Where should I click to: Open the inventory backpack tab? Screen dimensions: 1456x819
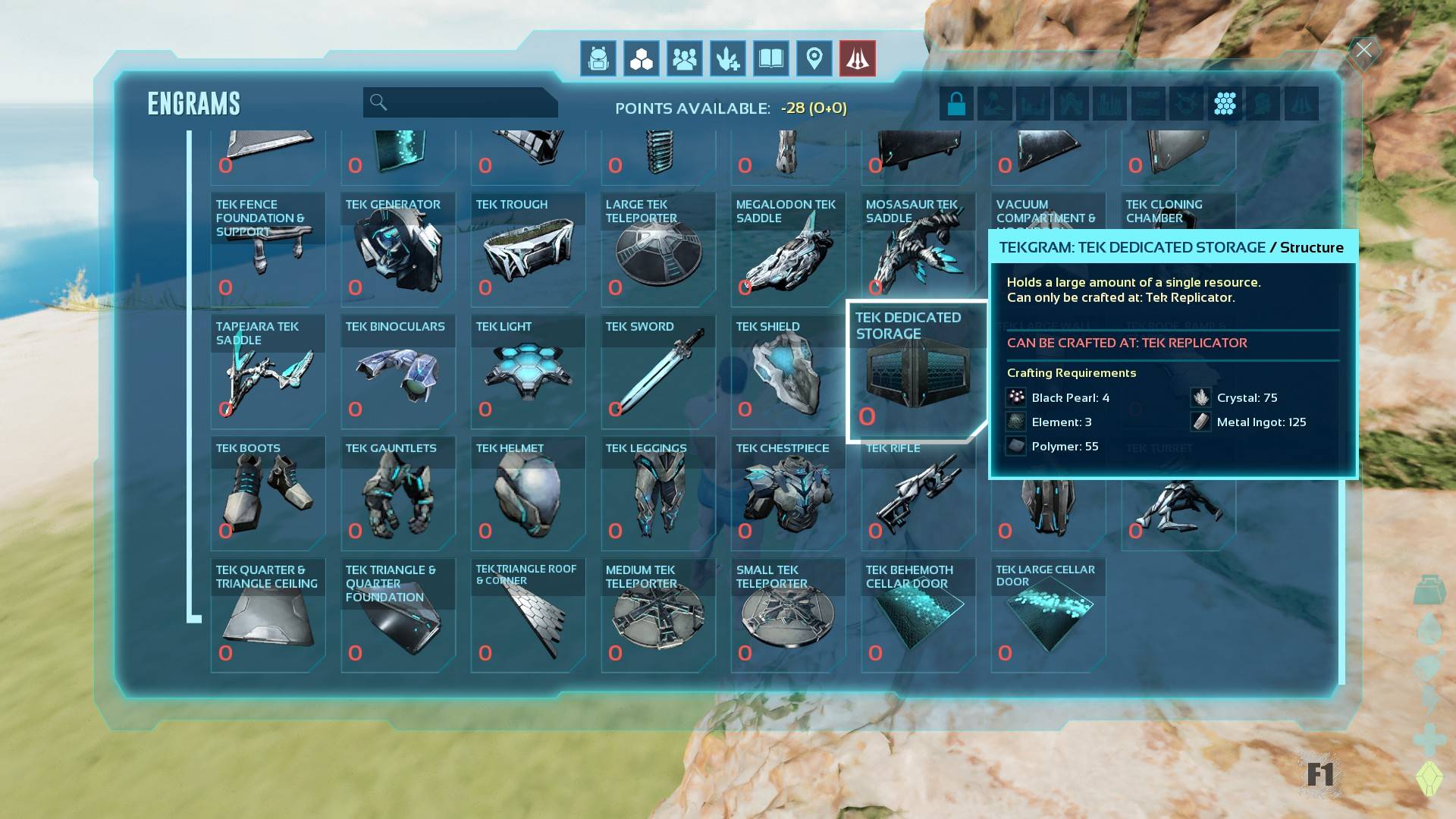point(598,58)
